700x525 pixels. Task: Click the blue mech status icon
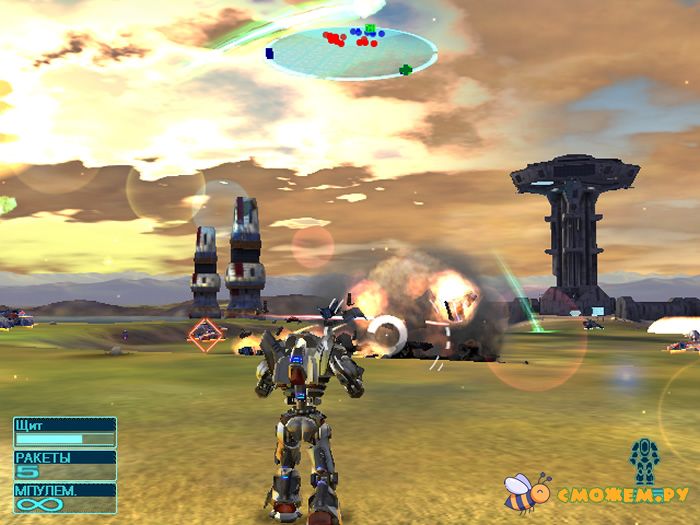pyautogui.click(x=644, y=461)
